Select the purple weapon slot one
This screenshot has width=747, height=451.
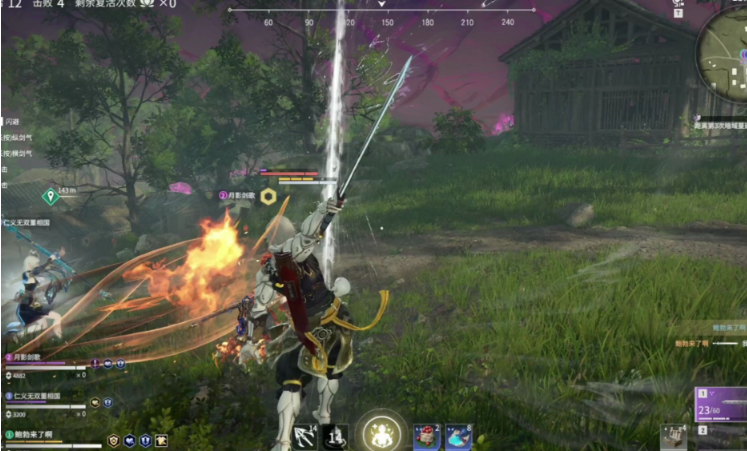(722, 403)
